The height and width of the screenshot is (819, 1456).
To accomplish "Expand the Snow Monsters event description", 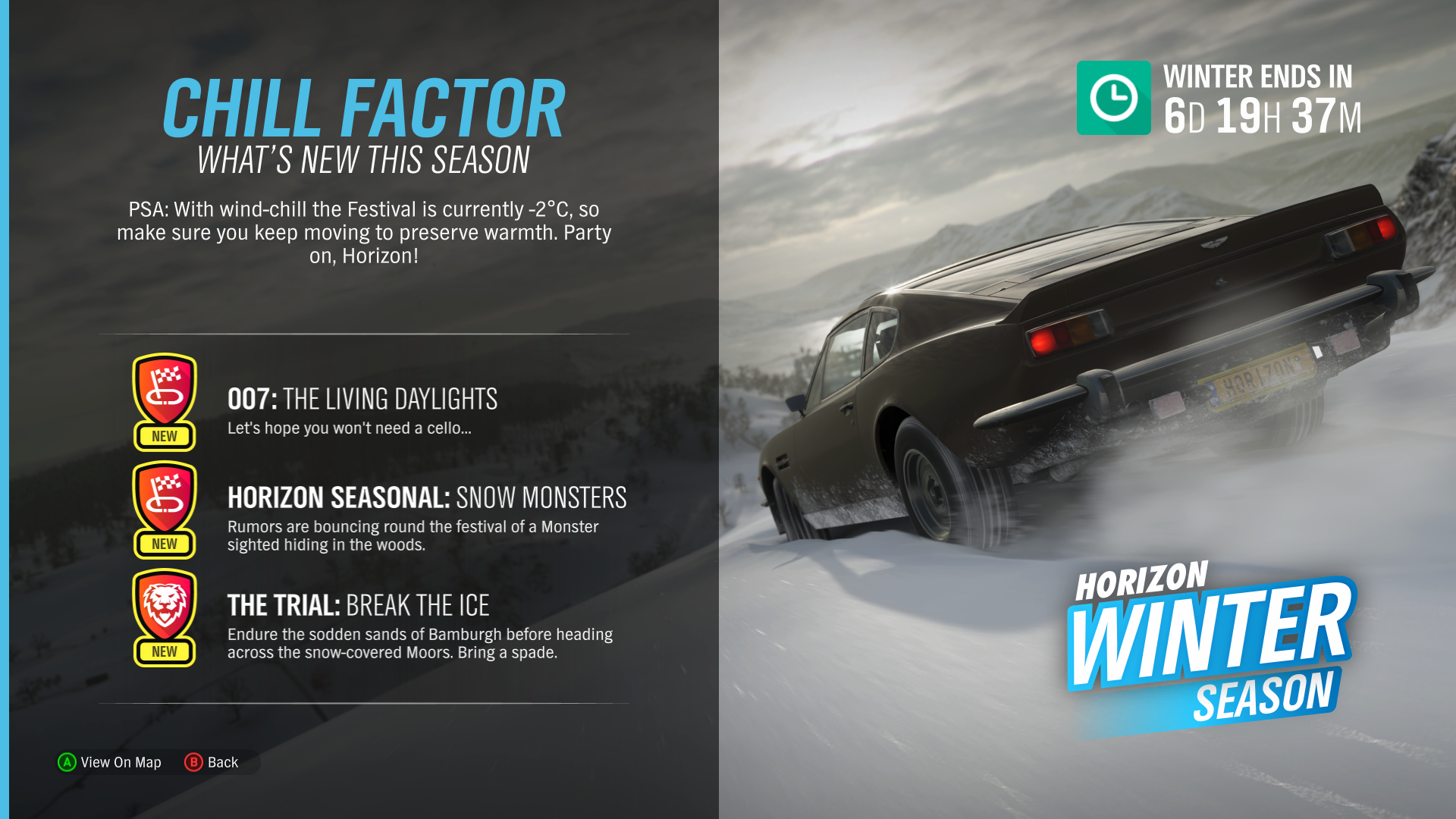I will (x=427, y=498).
